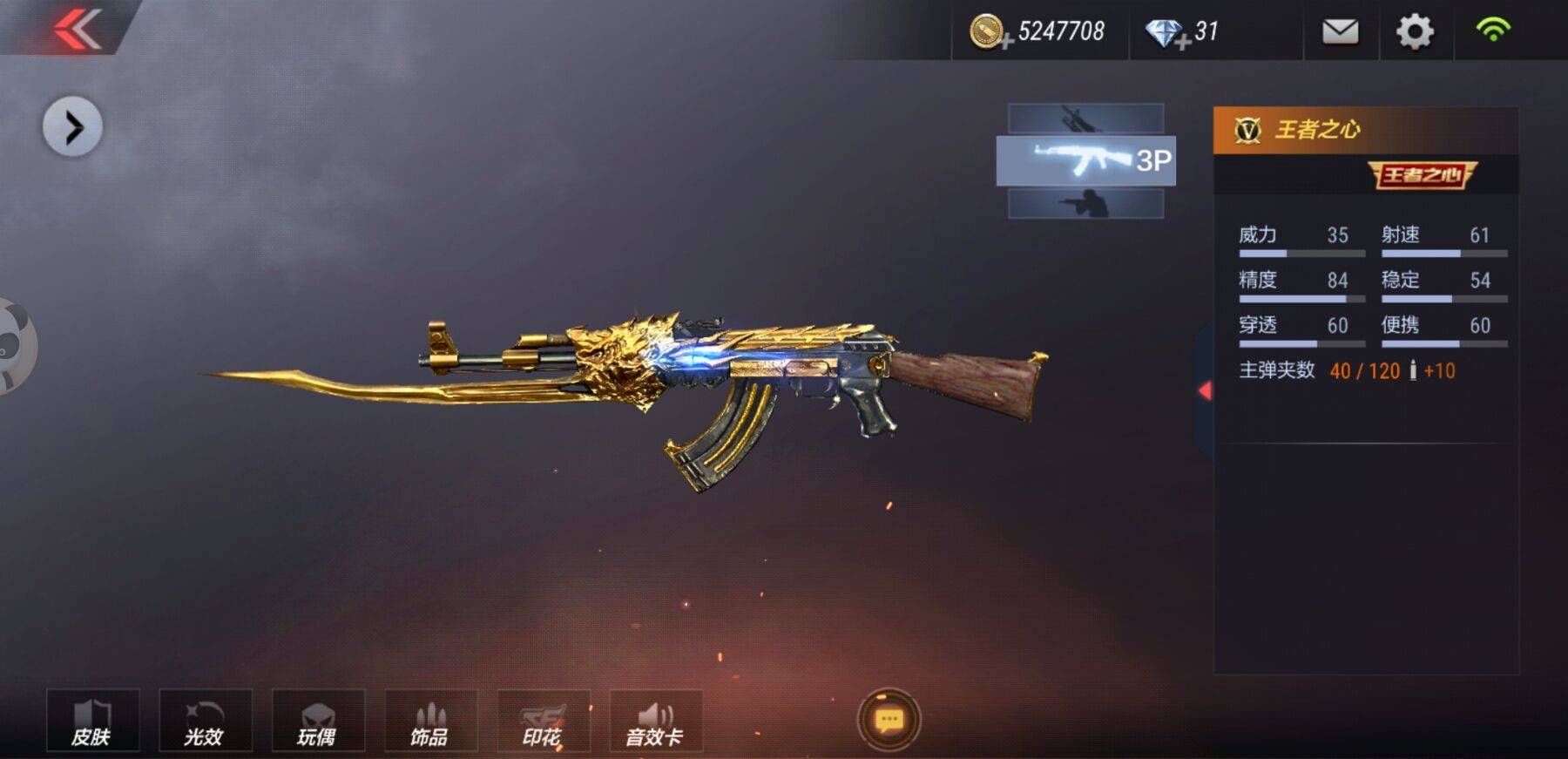
Task: Click the 王者之心 badge label
Action: (1422, 175)
